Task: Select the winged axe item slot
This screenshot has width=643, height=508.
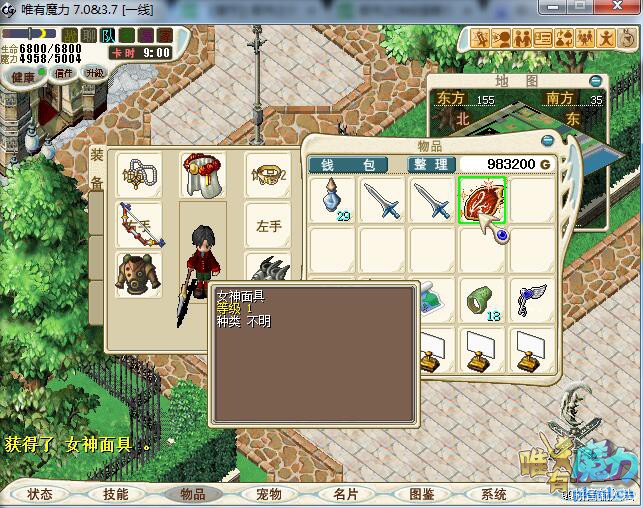Action: (530, 297)
